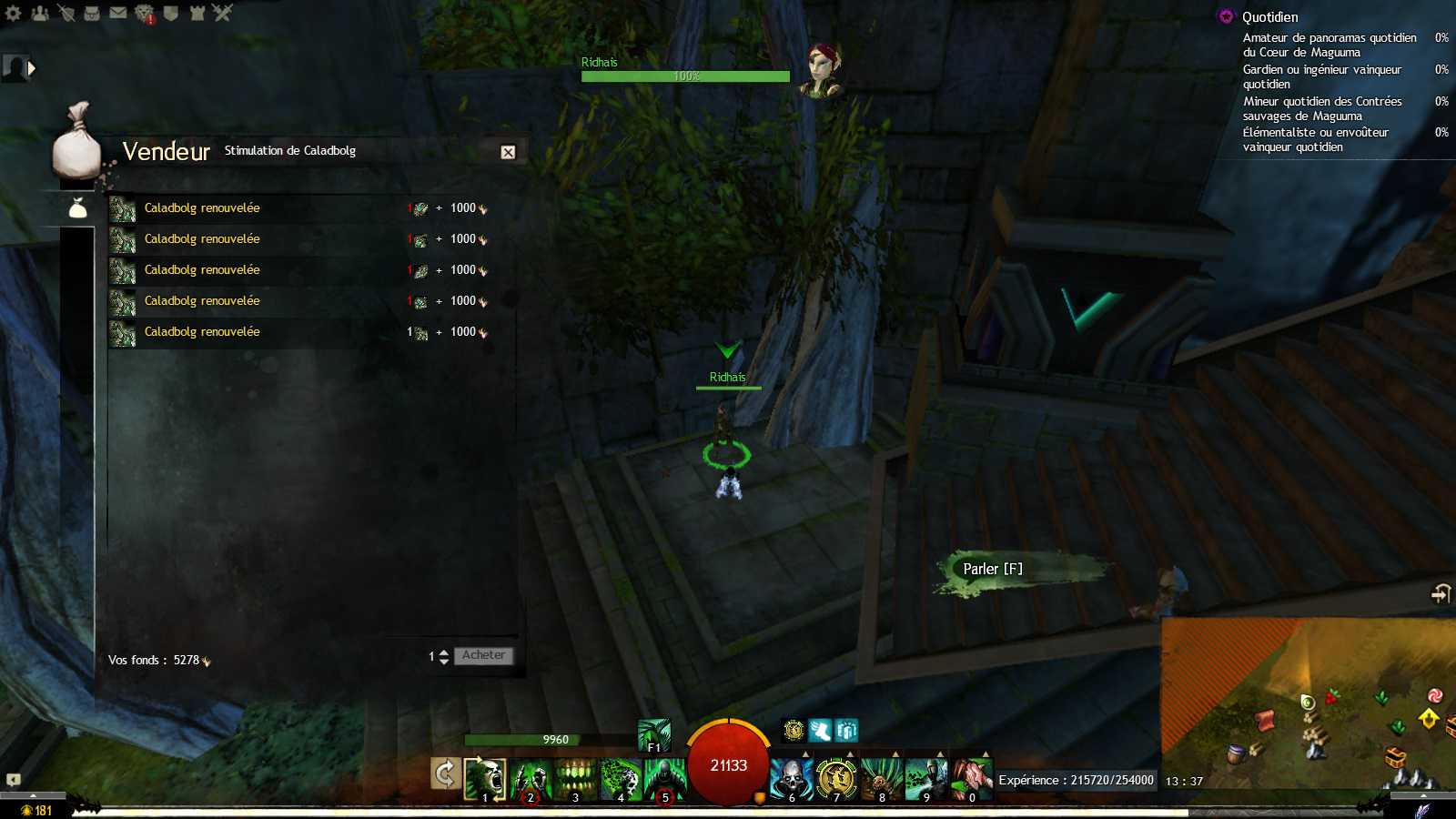Expand the party portrait arrow
The width and height of the screenshot is (1456, 819).
[32, 68]
